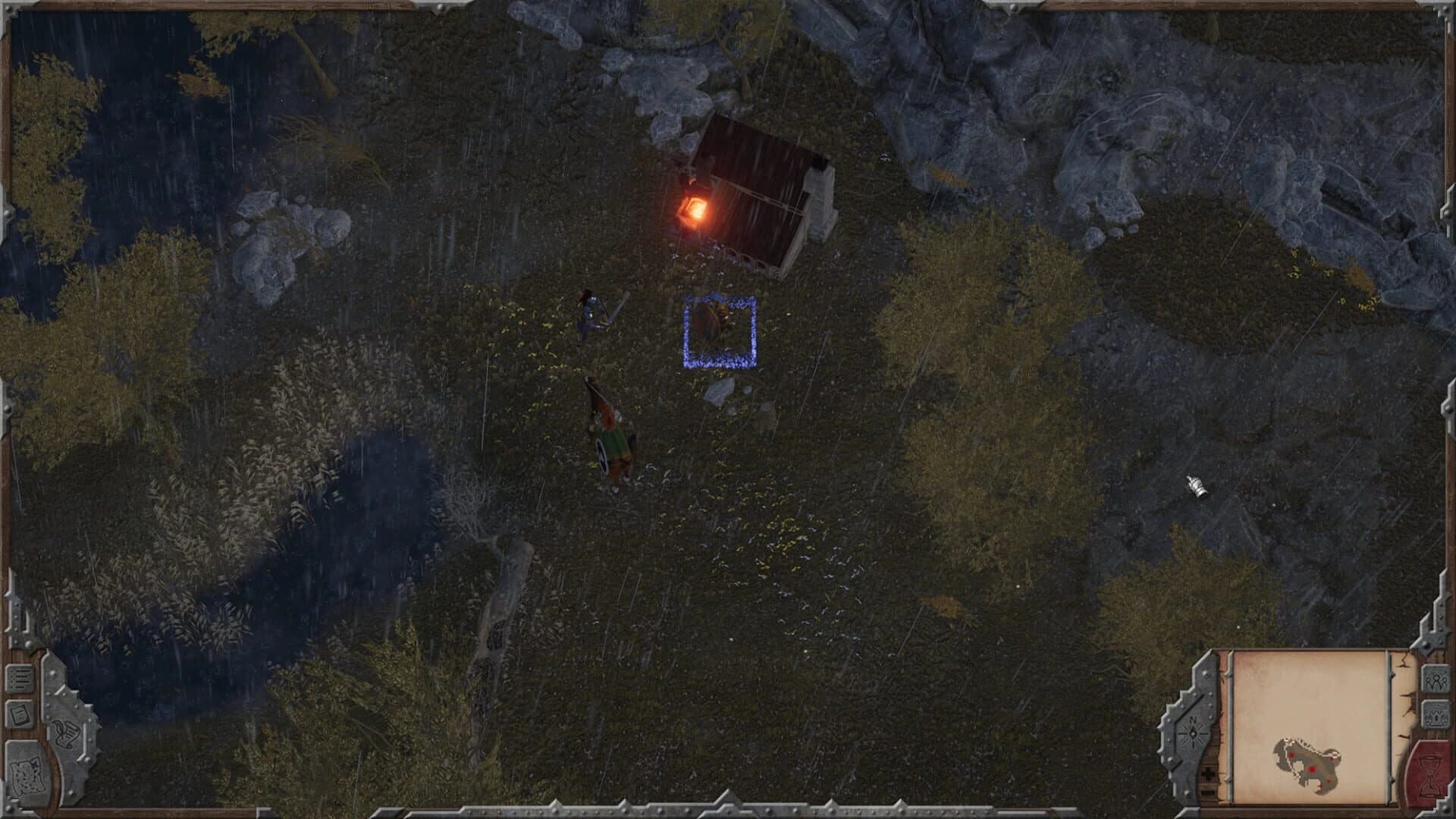
Task: Click the glowing orange window of the hut
Action: click(x=695, y=206)
